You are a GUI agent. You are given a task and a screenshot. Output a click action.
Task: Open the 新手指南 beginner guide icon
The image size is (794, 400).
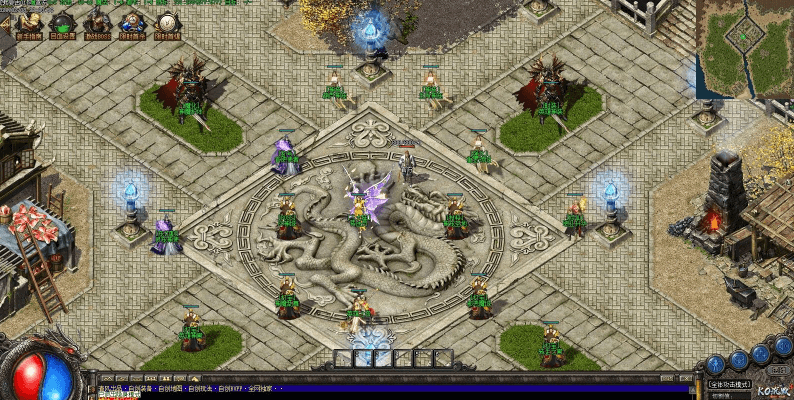click(28, 21)
